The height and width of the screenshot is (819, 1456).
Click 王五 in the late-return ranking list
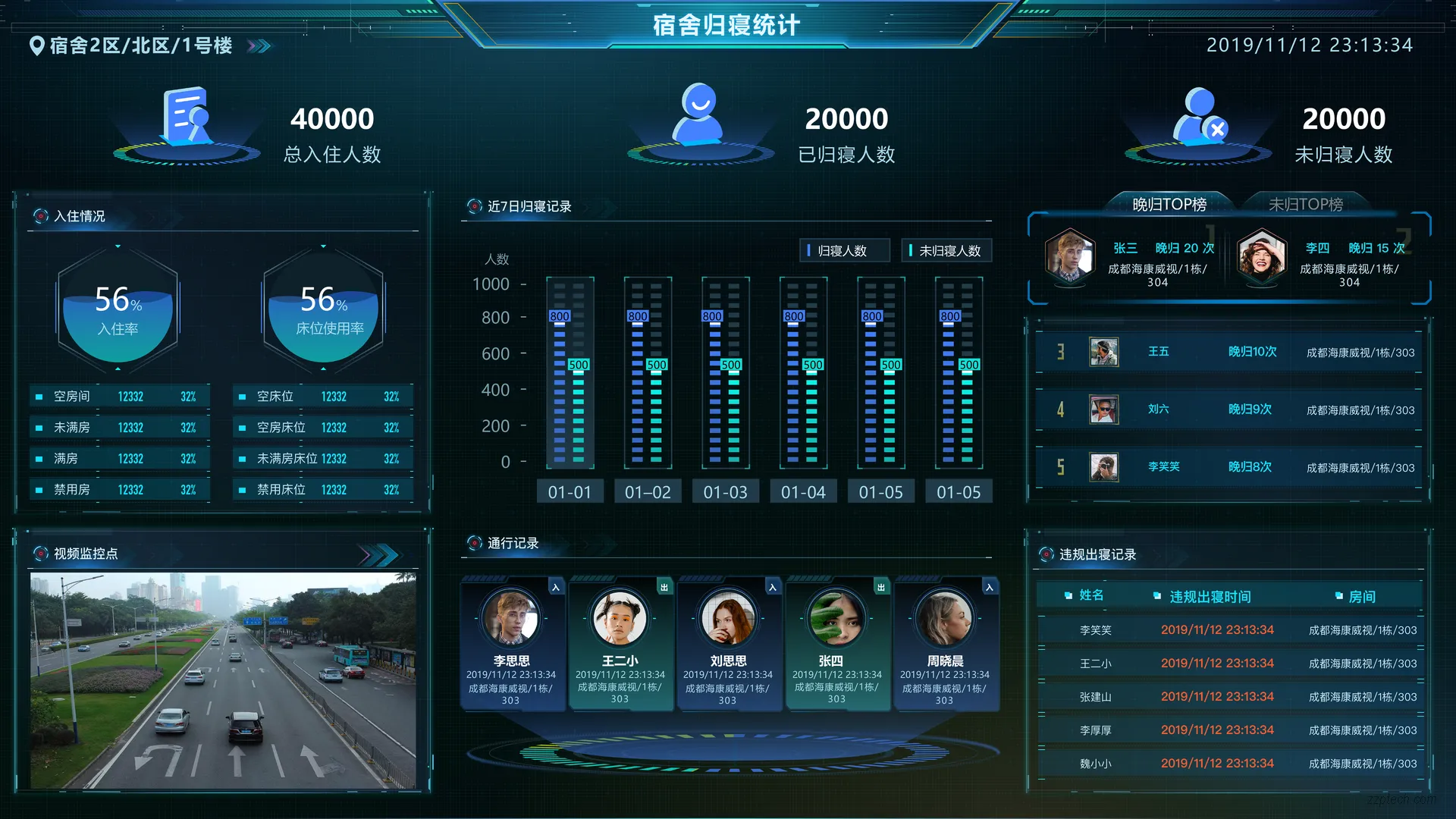[1159, 351]
